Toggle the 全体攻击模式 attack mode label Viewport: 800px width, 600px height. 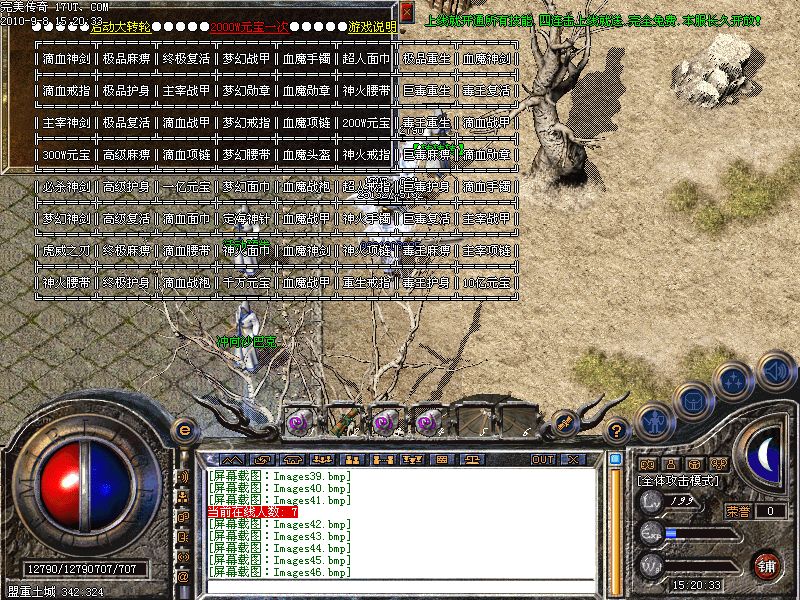pos(677,481)
